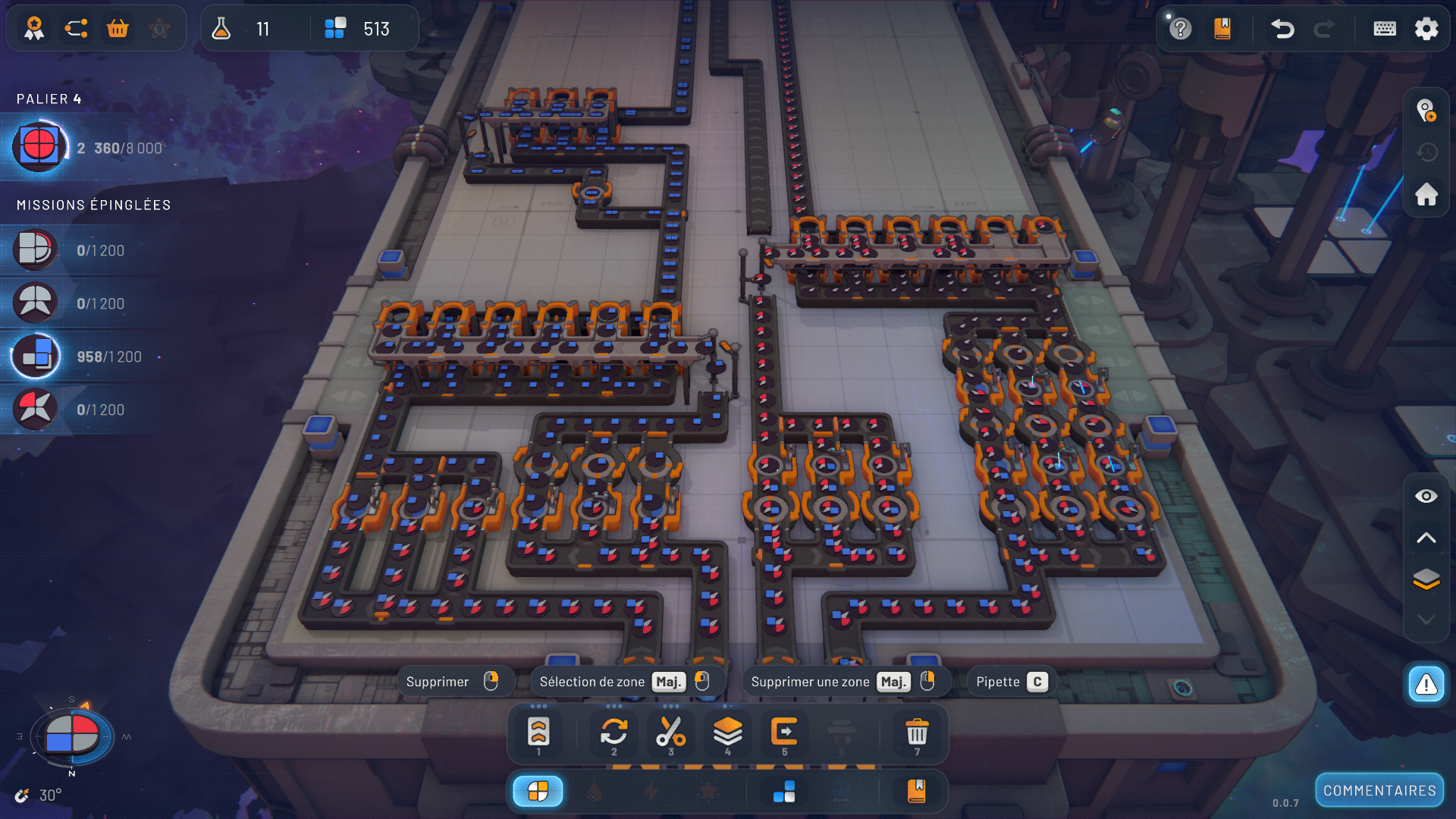1456x819 pixels.
Task: Toggle the eye visibility button
Action: click(1426, 496)
